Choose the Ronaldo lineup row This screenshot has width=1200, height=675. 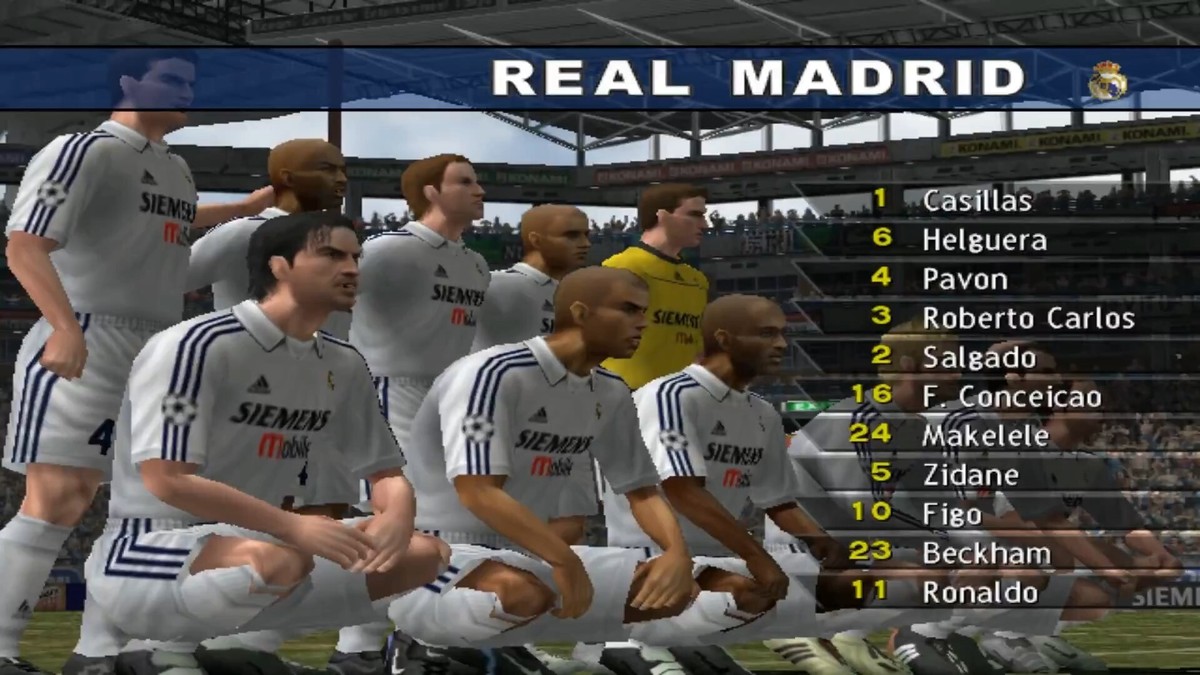coord(980,592)
